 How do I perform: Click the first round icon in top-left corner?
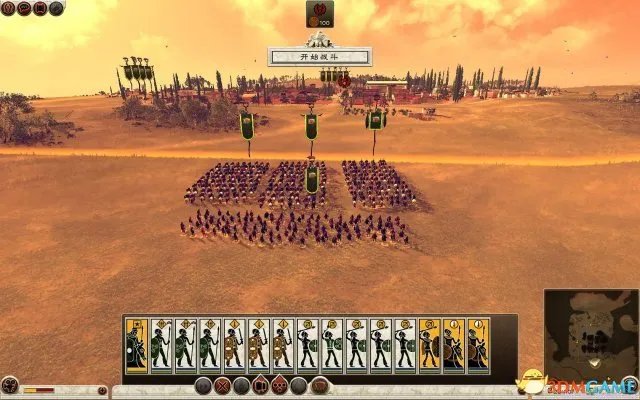pyautogui.click(x=7, y=9)
